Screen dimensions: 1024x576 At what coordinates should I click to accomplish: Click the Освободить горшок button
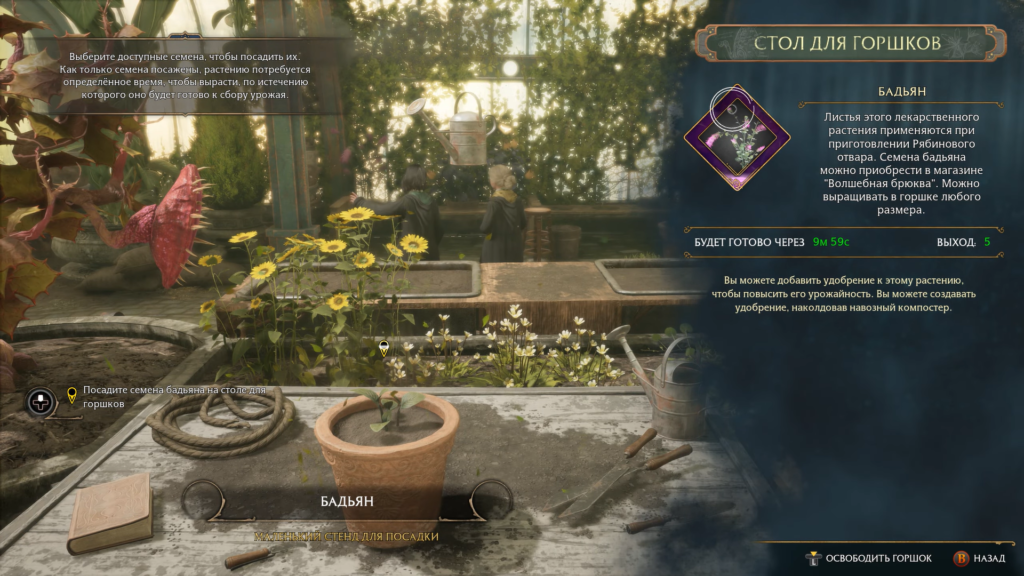(870, 558)
